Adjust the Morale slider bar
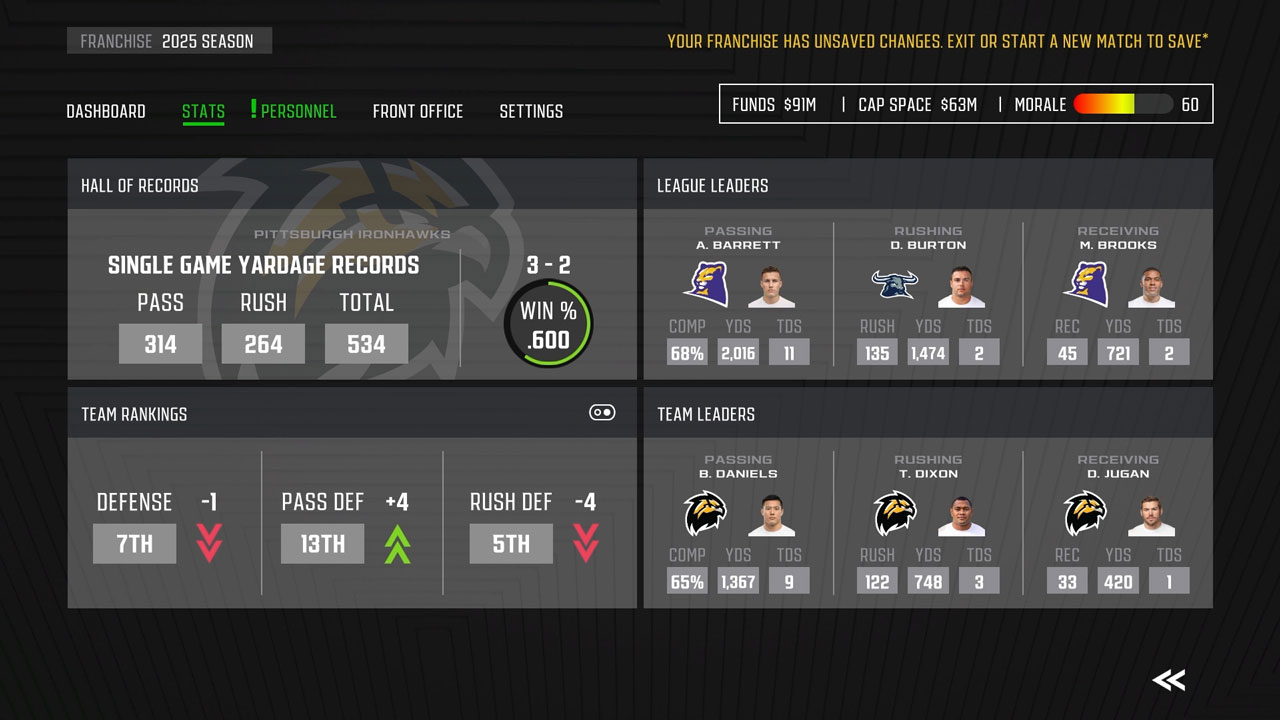Image resolution: width=1280 pixels, height=720 pixels. pos(1121,103)
